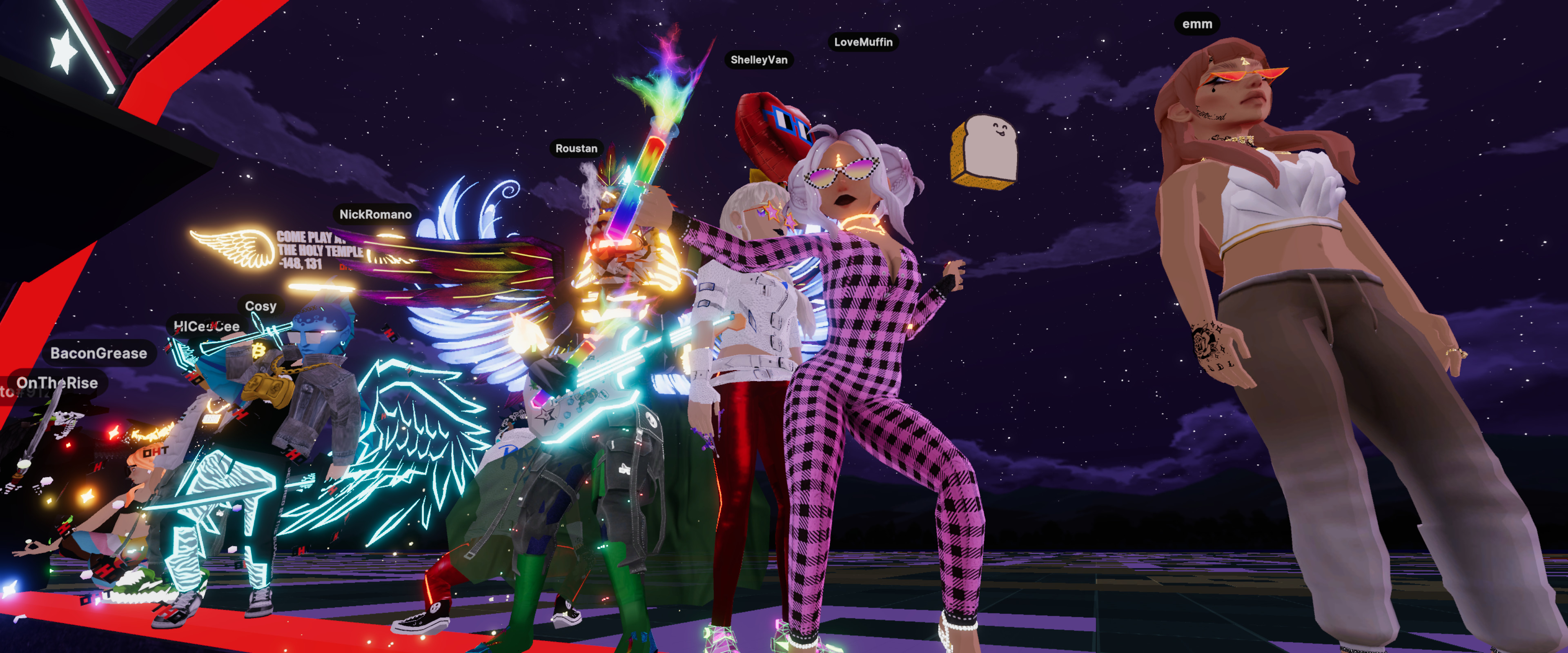
Task: Choose the Cosy name tag
Action: tap(261, 306)
